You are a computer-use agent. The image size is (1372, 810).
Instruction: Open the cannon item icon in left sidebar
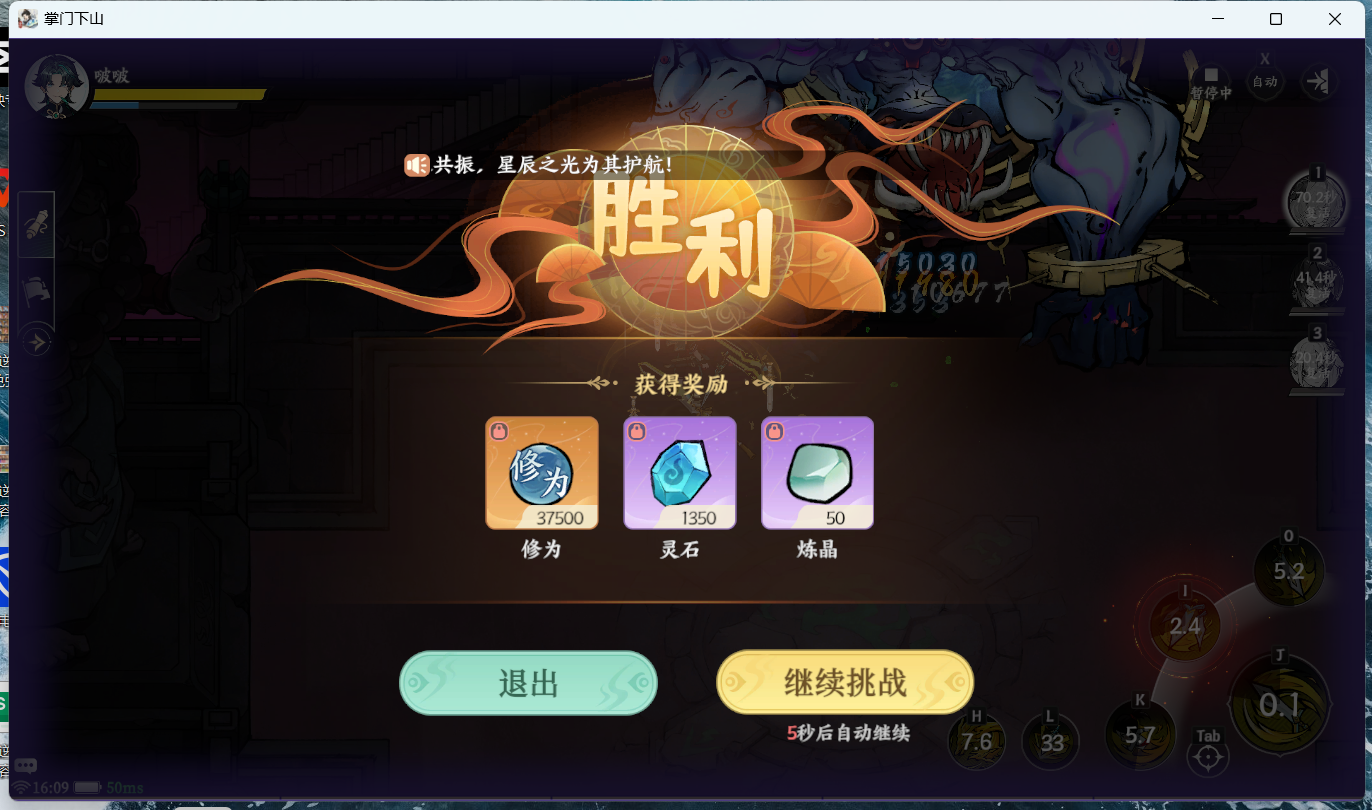click(36, 224)
